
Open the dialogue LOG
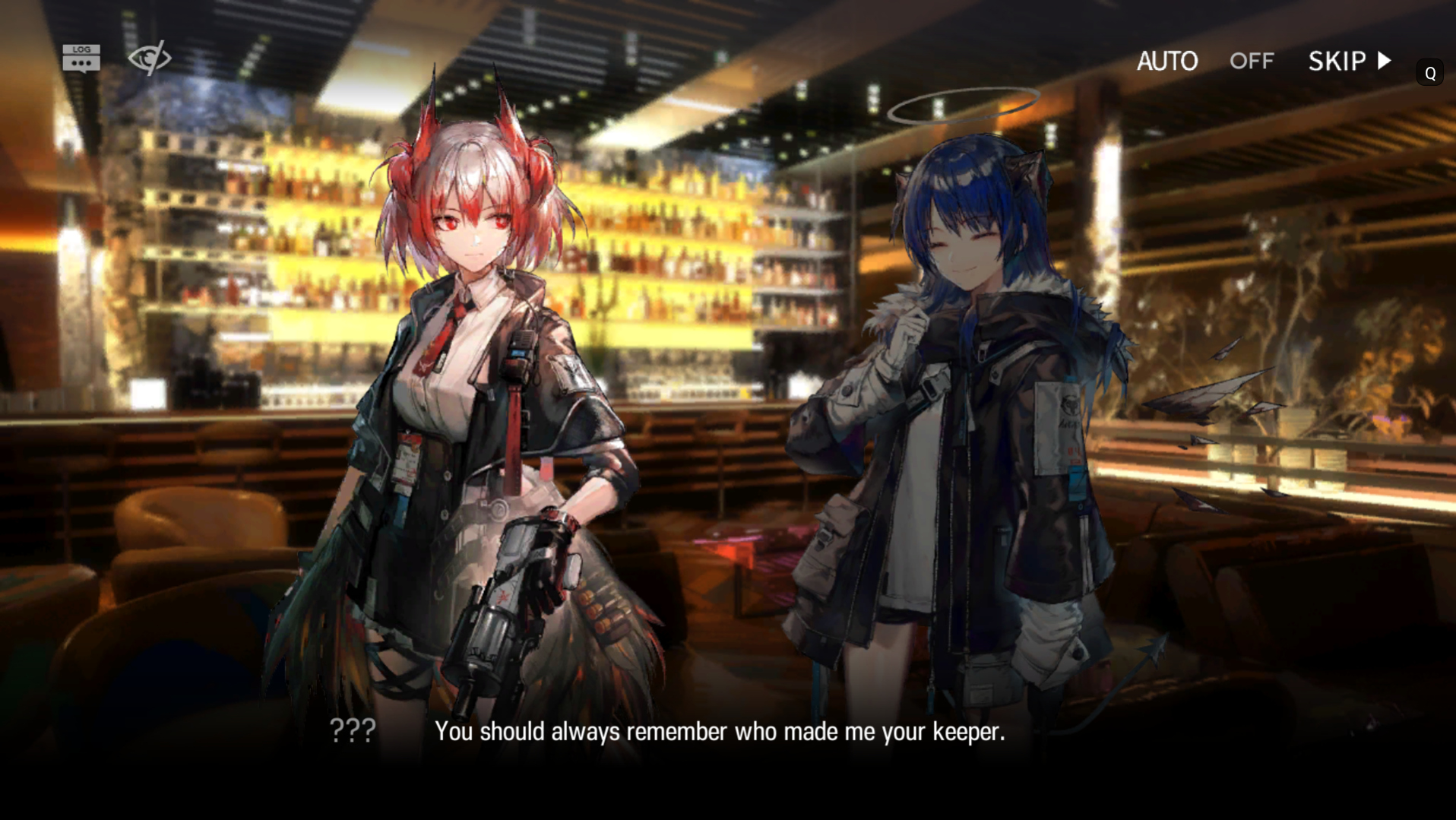coord(81,58)
